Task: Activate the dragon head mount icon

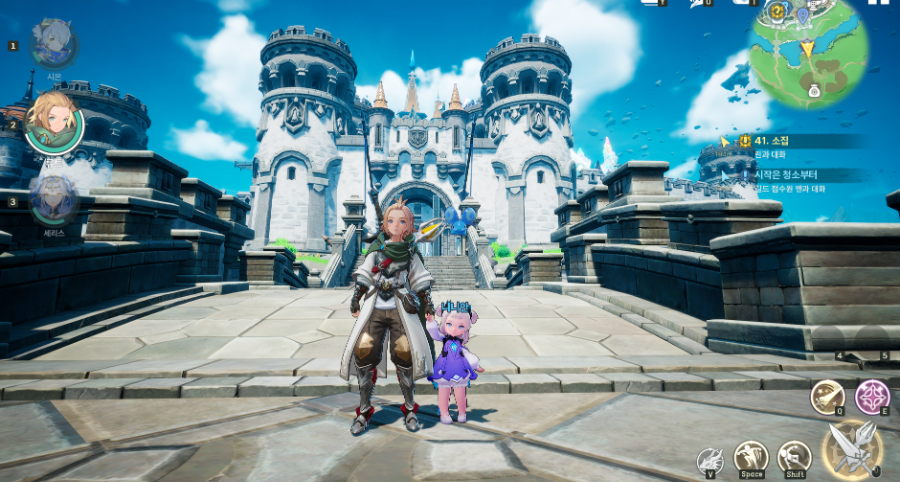Action: pyautogui.click(x=709, y=461)
